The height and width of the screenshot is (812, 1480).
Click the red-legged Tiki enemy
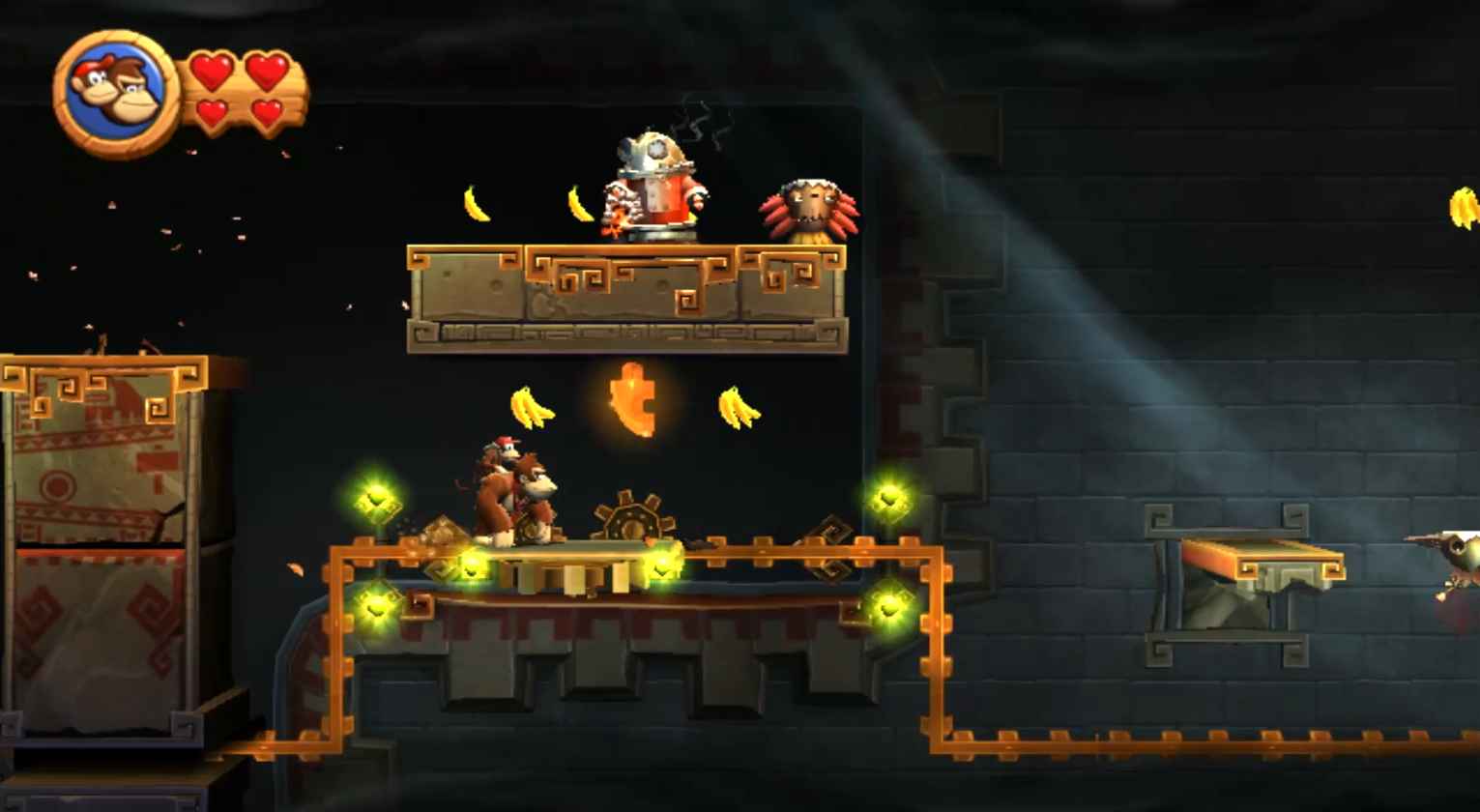pyautogui.click(x=812, y=208)
